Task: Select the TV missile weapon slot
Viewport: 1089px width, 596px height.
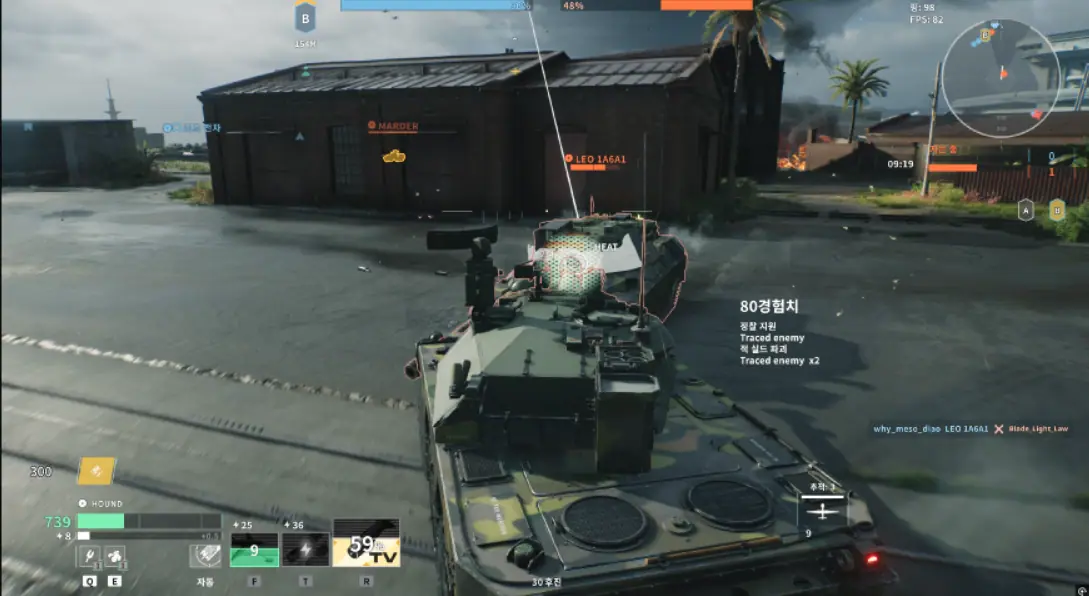Action: pos(366,543)
